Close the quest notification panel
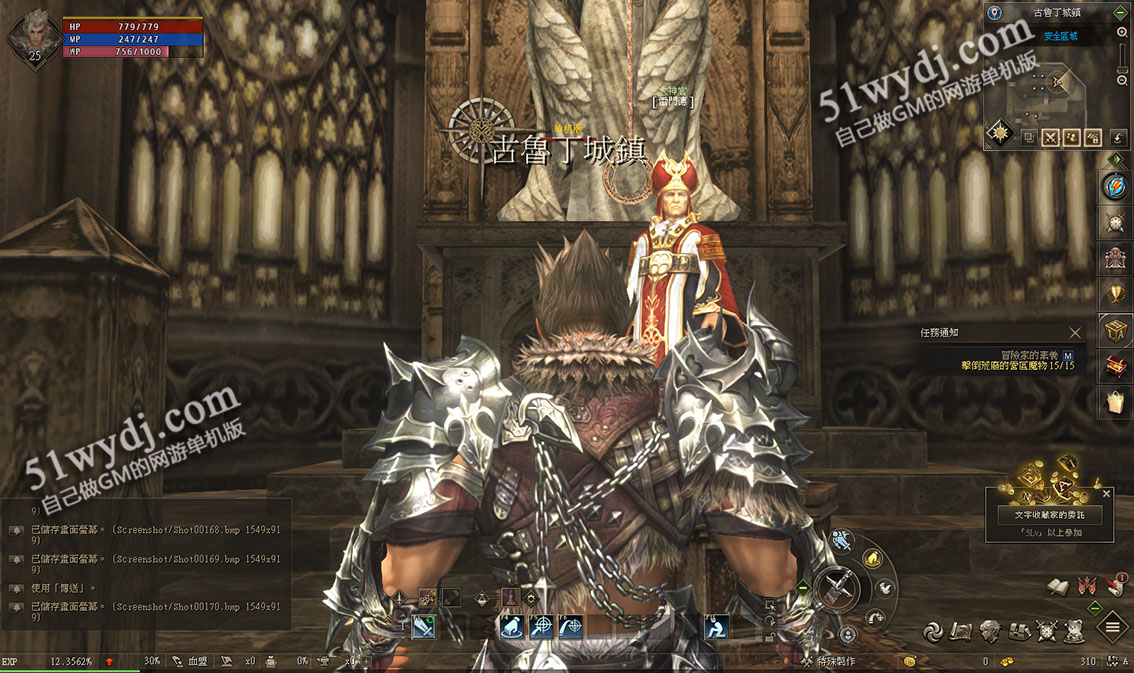 (x=1075, y=333)
